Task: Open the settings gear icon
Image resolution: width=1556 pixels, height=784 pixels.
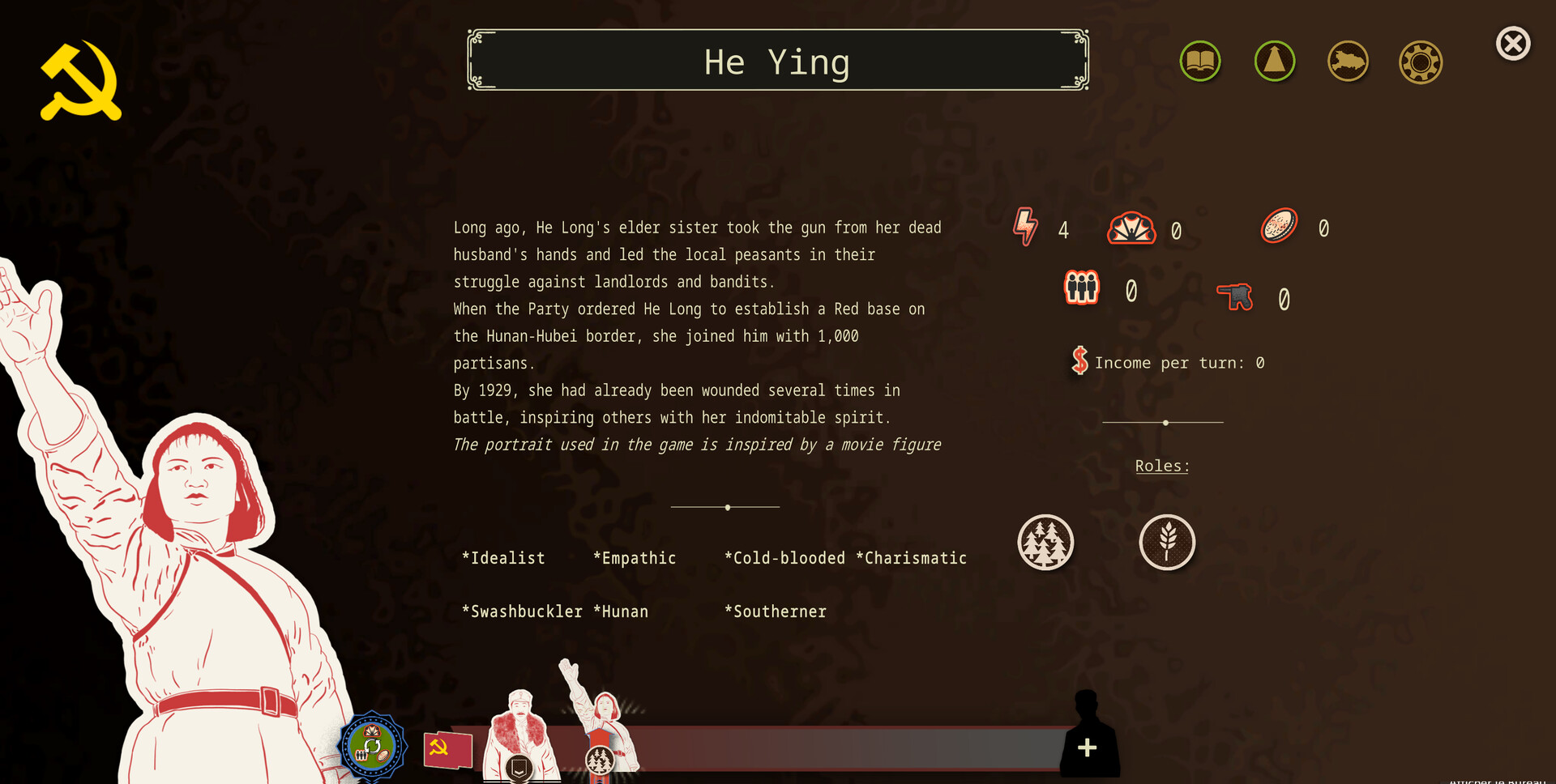Action: (1420, 61)
